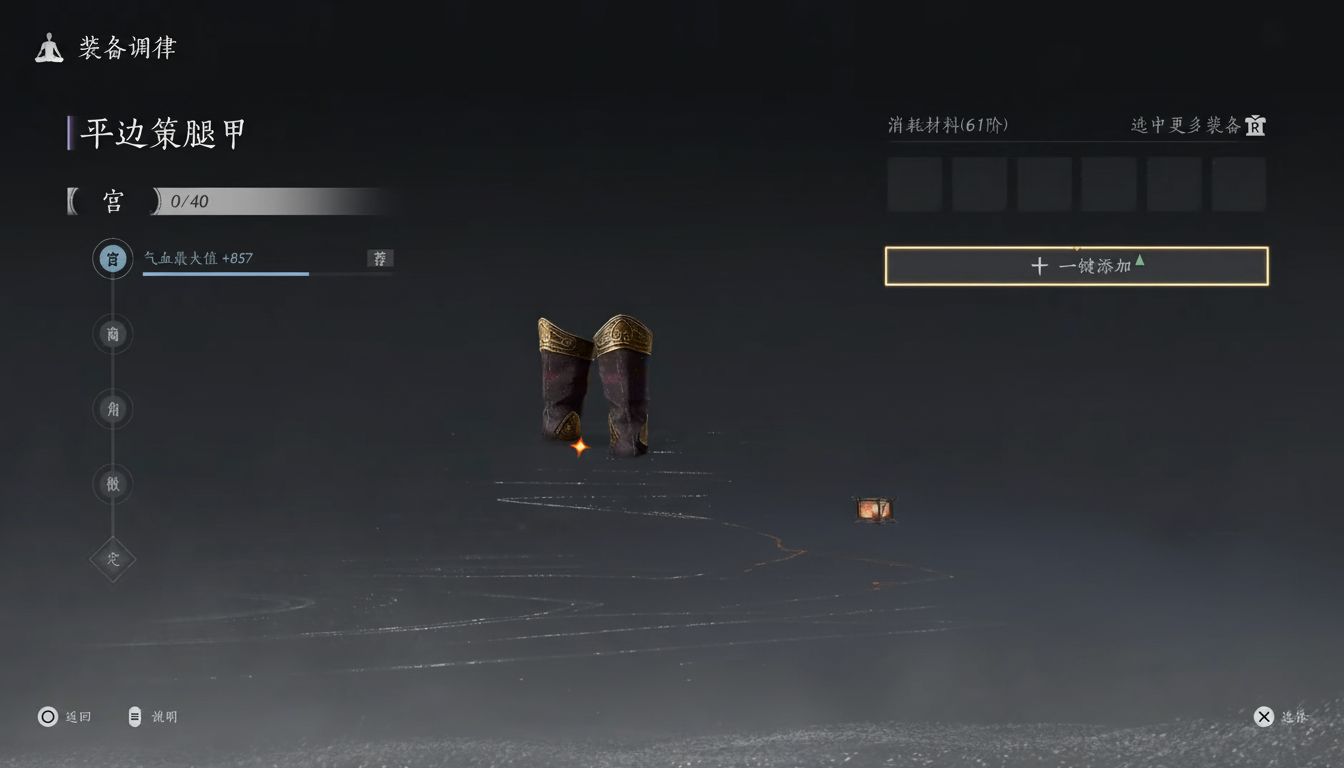Open the 装备调律 header menu

[127, 47]
